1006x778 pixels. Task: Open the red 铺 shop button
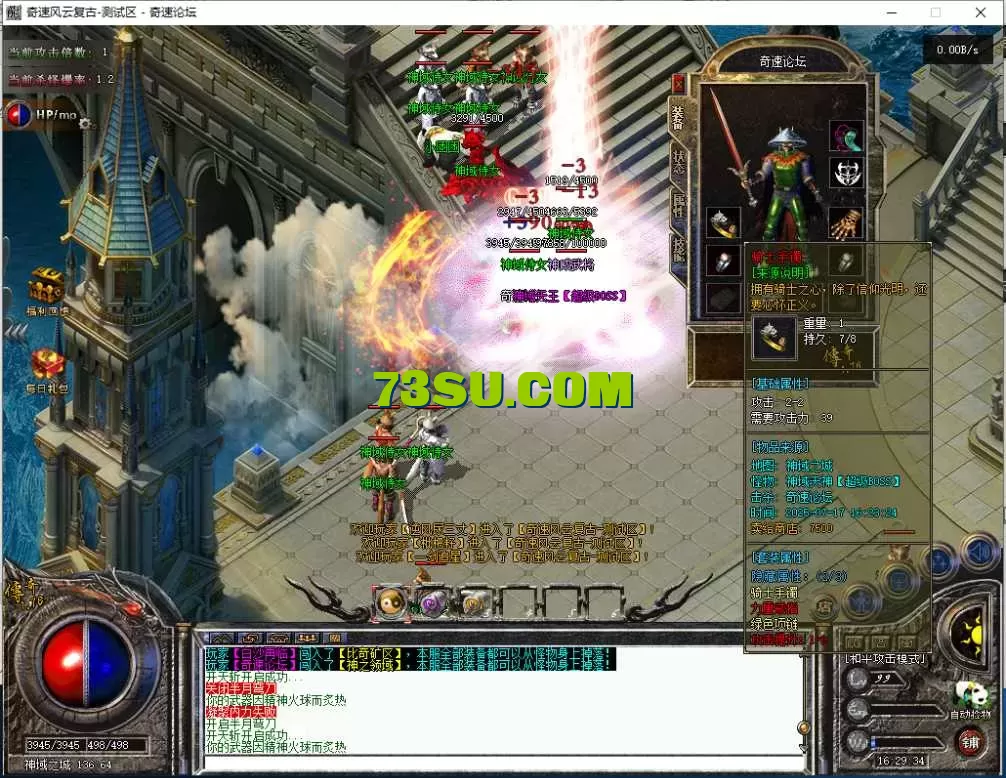pyautogui.click(x=969, y=742)
